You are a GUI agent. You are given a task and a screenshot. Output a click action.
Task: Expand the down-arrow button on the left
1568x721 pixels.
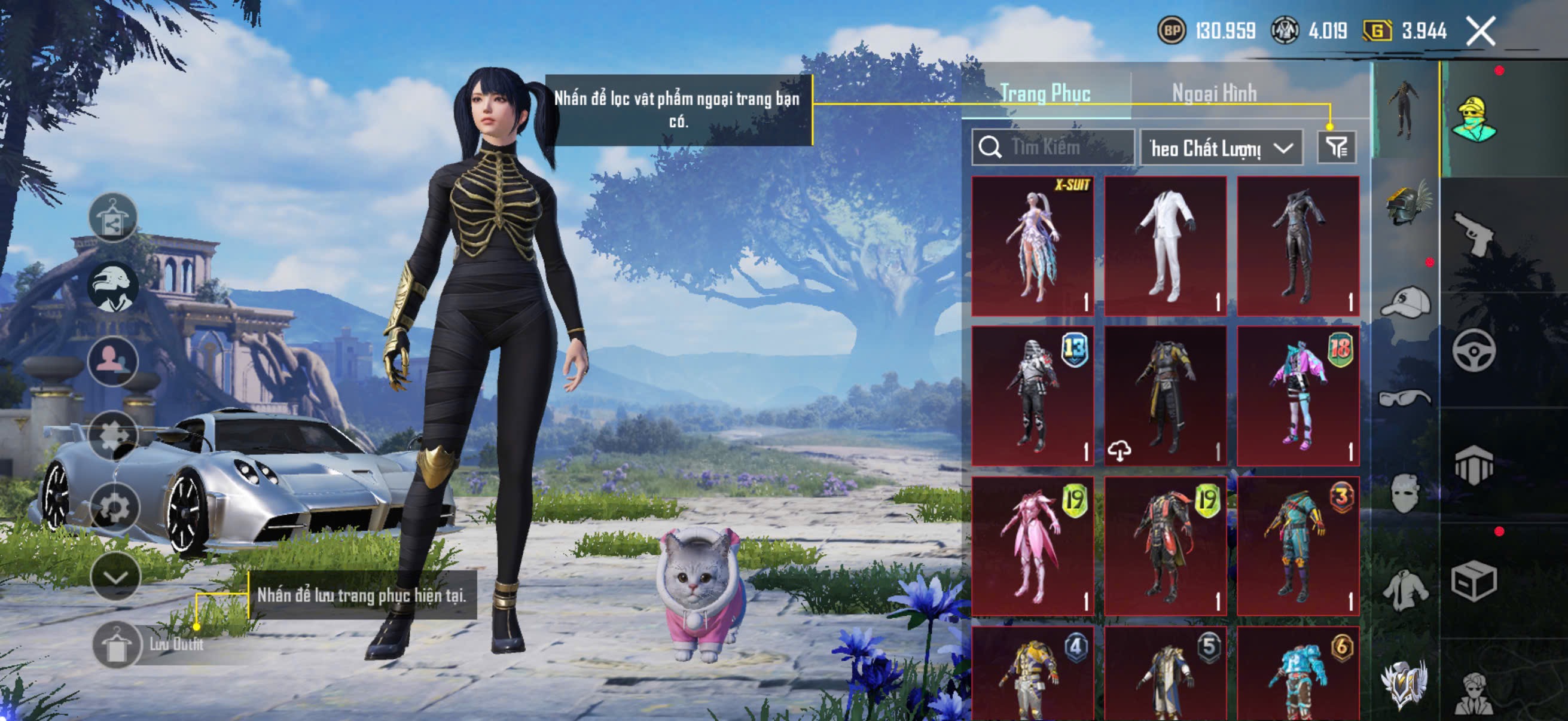tap(115, 577)
